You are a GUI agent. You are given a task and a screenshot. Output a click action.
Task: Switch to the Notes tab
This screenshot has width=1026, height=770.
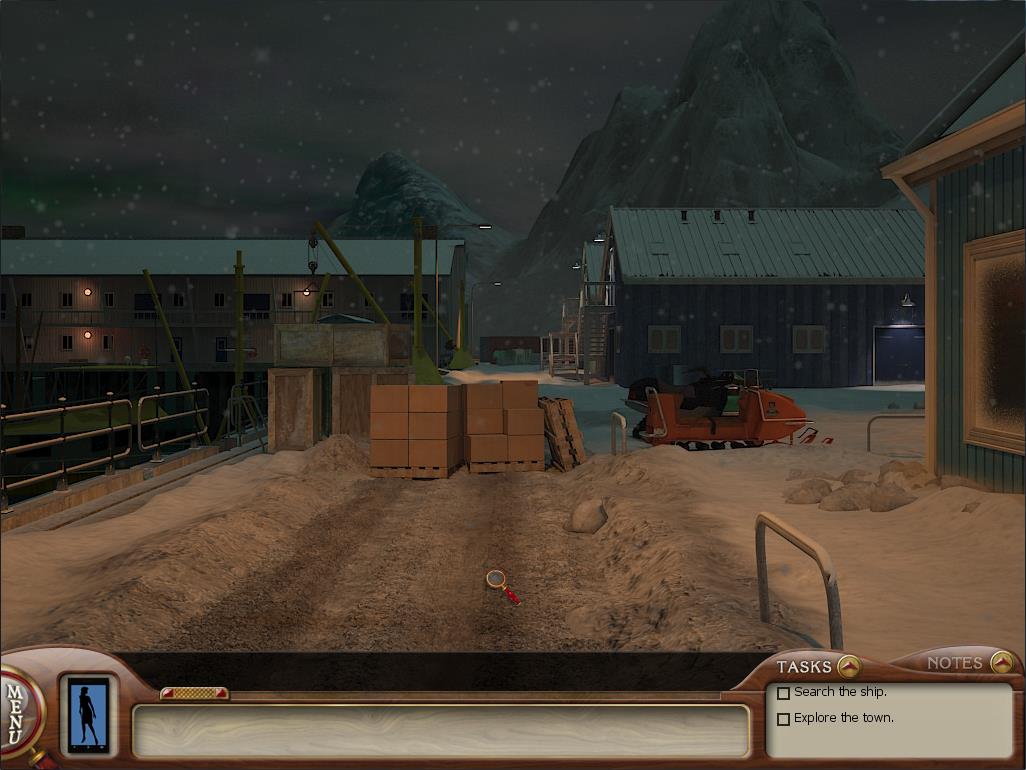coord(954,663)
